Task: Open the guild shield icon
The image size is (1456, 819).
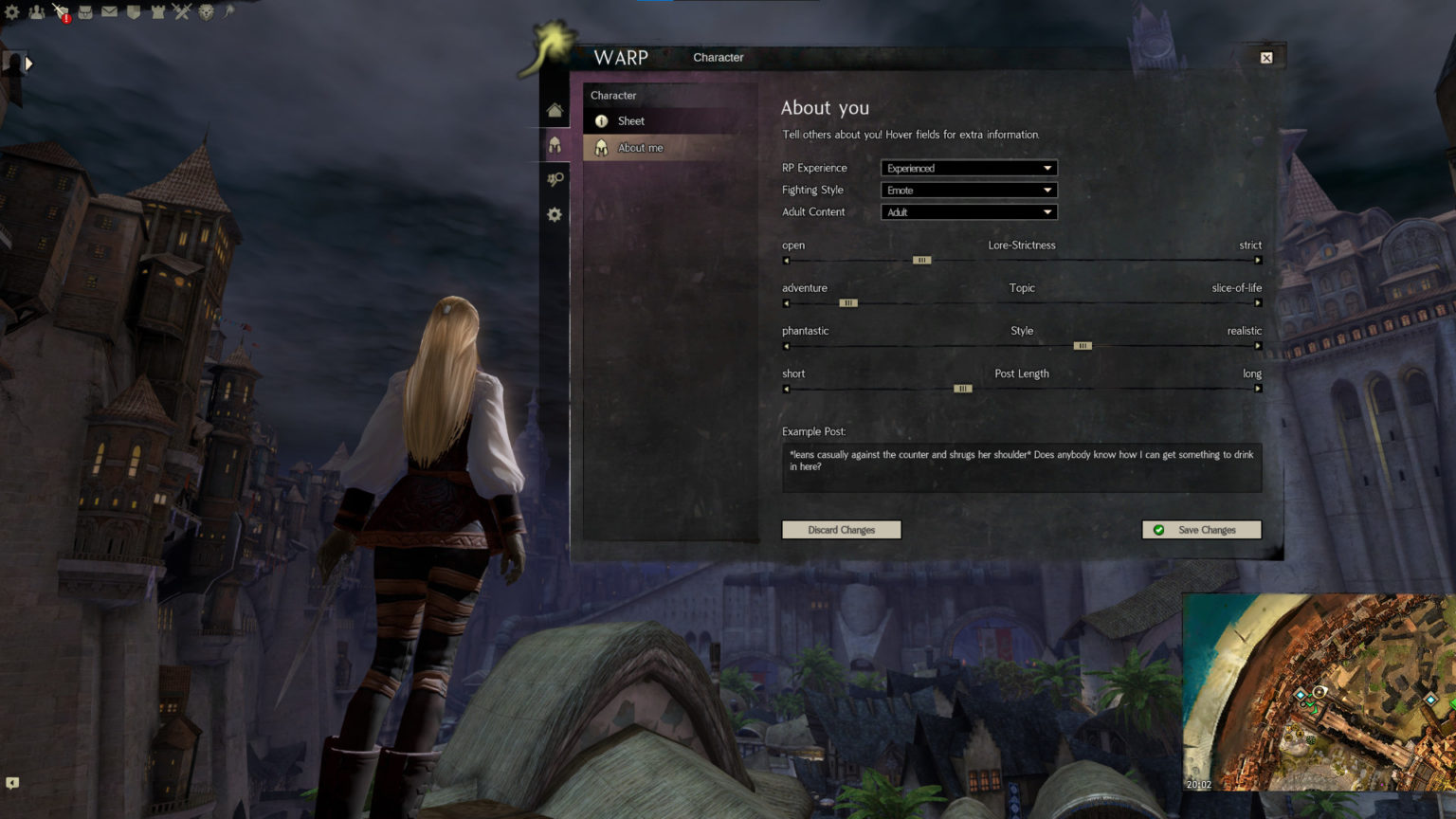Action: coord(133,11)
